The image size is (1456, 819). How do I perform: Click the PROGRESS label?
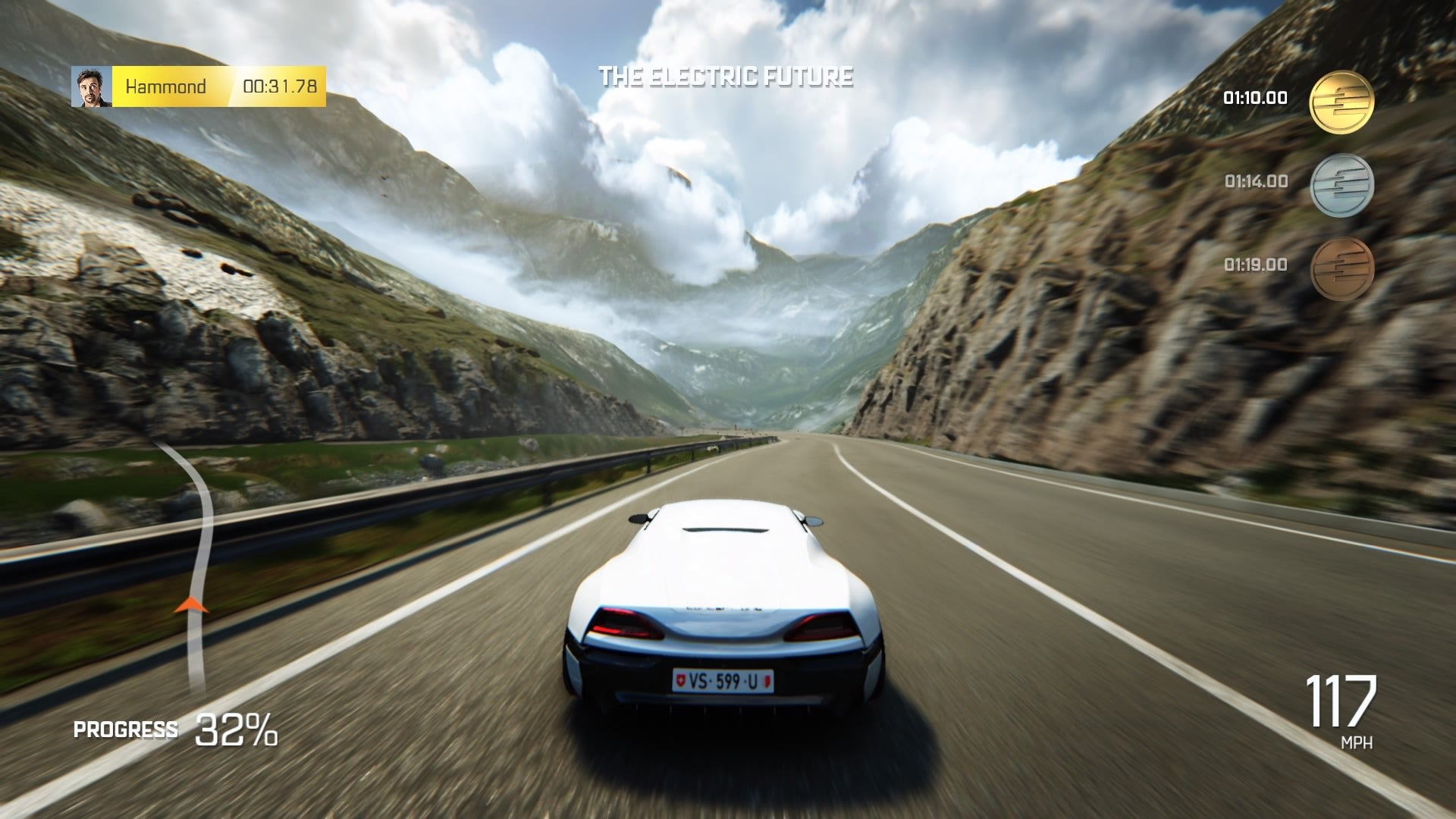125,730
